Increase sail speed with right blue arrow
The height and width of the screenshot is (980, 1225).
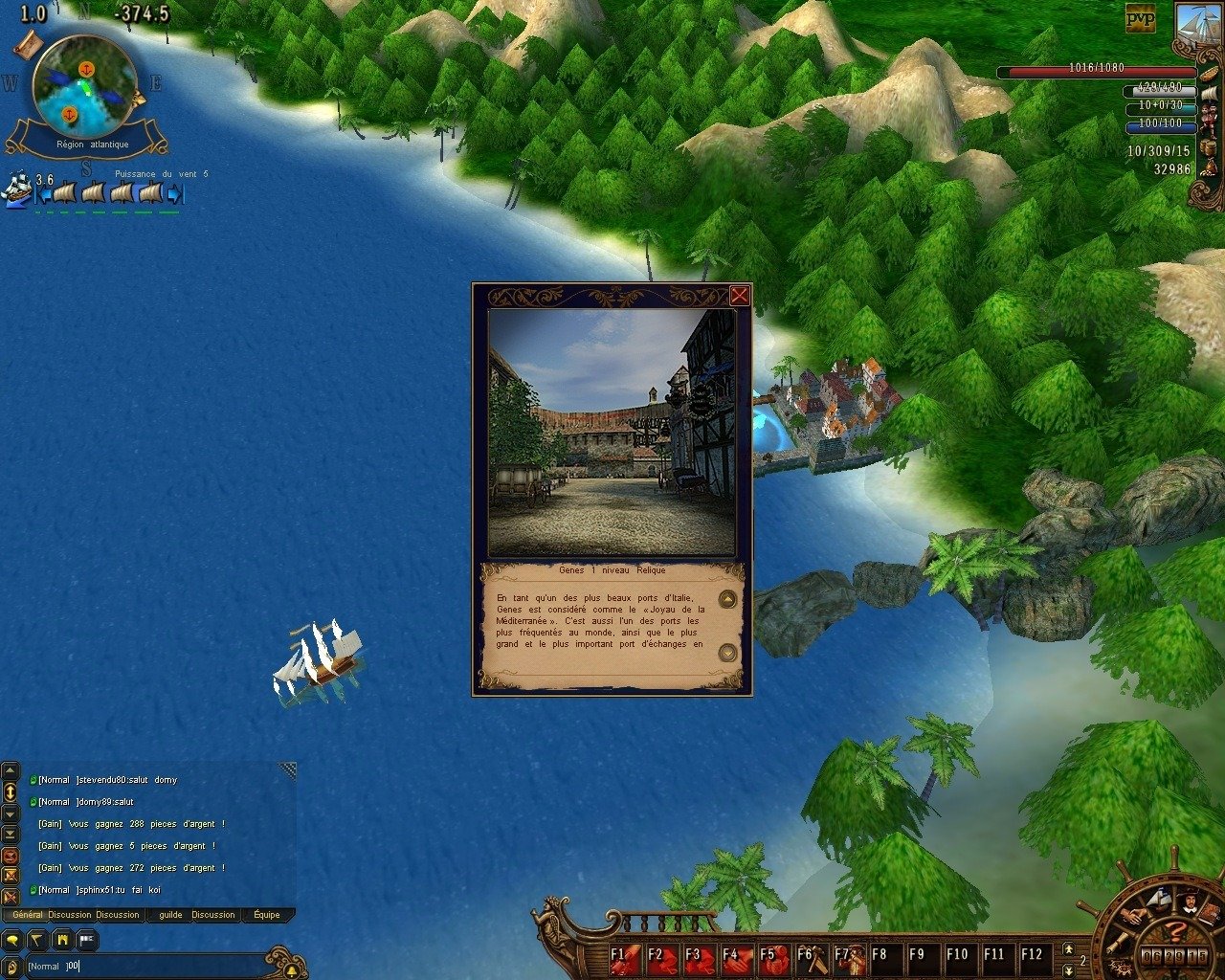click(x=174, y=194)
